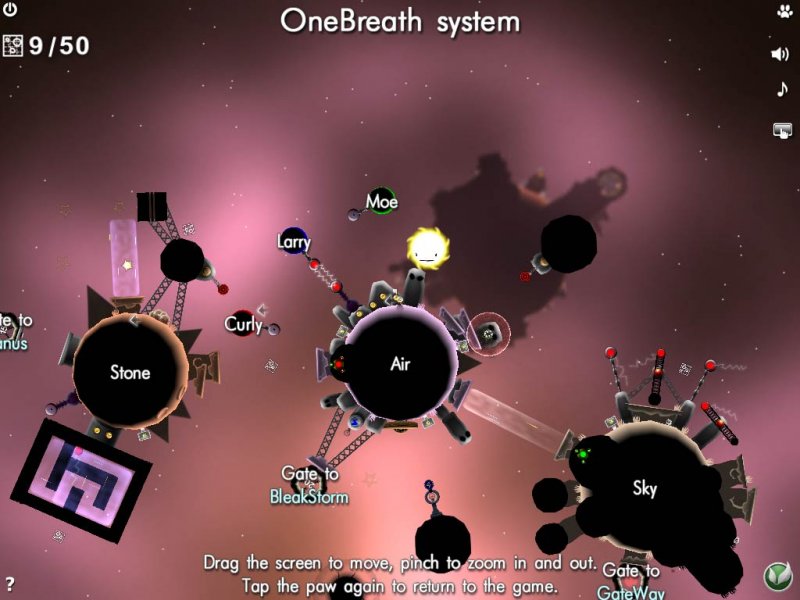Toggle the music note icon

coord(782,90)
